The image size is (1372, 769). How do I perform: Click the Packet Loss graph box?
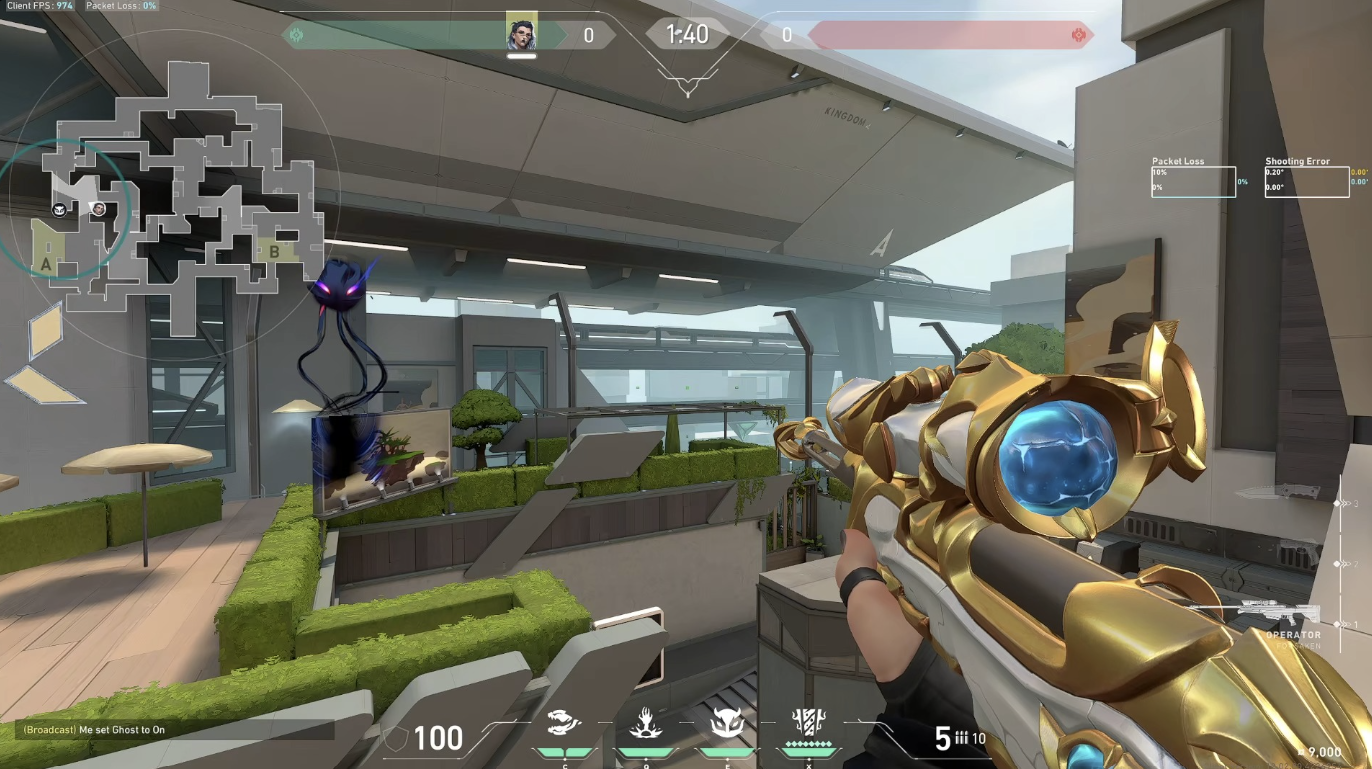1193,181
